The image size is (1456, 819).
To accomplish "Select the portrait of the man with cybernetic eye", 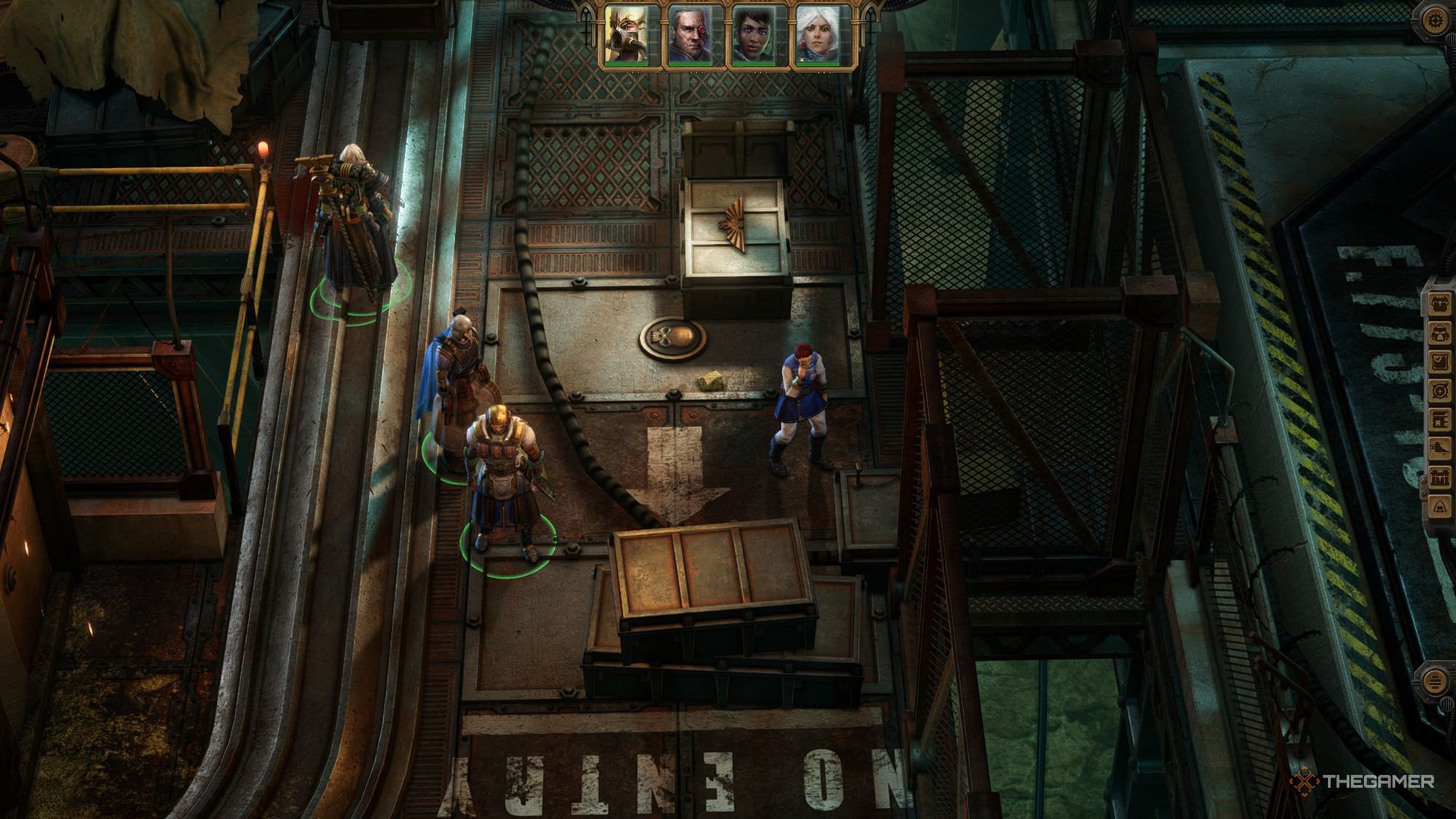I will tap(690, 33).
